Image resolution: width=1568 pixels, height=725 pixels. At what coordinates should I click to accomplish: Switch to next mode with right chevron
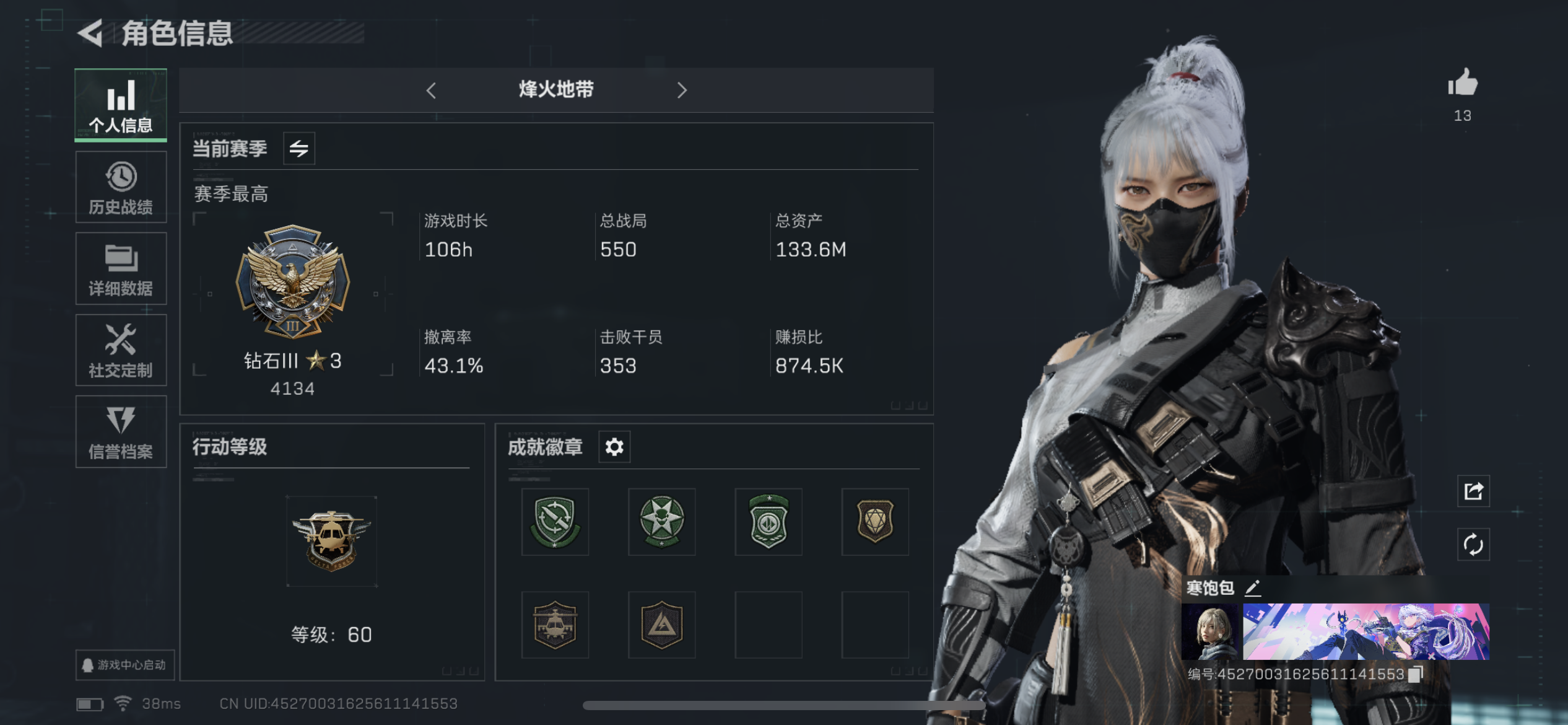pyautogui.click(x=682, y=90)
